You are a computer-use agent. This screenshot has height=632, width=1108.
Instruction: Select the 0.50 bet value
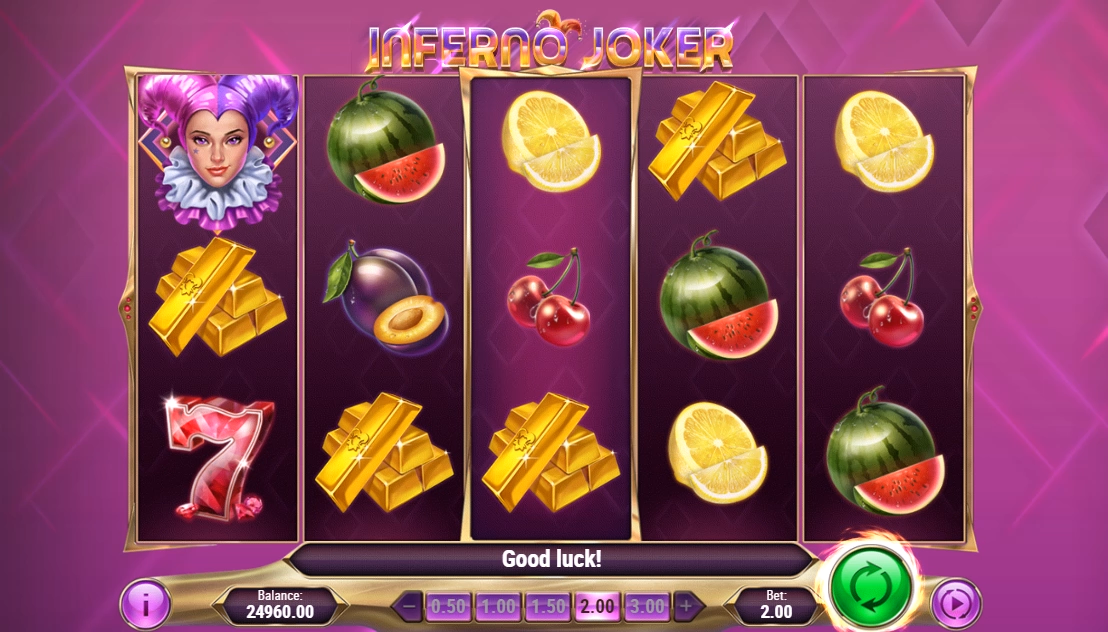coord(448,606)
